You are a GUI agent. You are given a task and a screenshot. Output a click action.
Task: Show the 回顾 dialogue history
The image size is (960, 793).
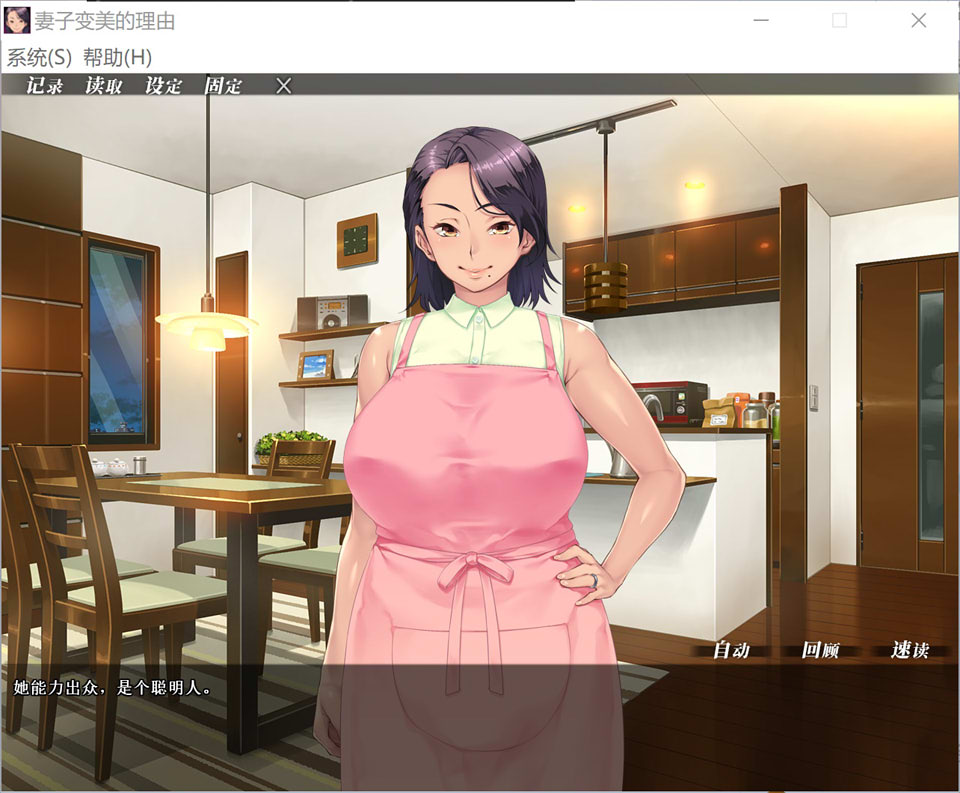tap(820, 650)
